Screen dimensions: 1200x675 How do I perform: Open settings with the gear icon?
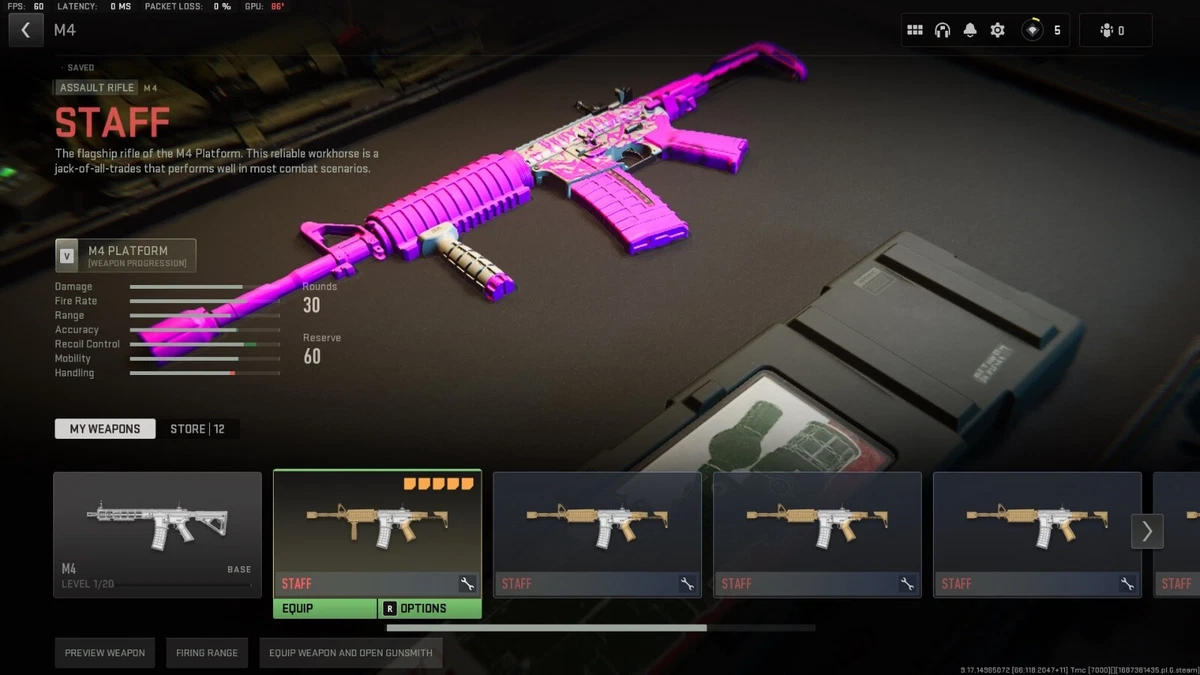tap(998, 30)
